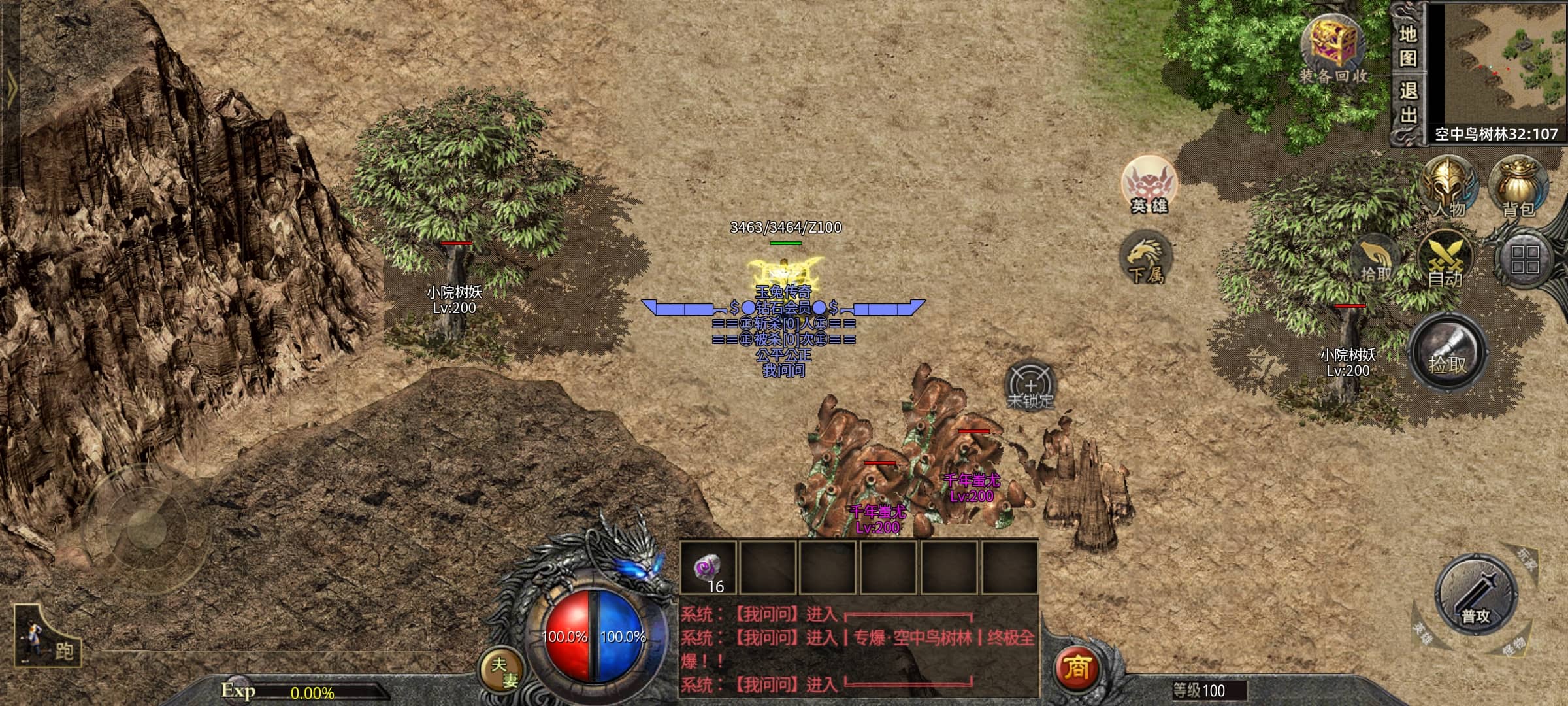Tap the 未锁定 target lock crosshair

(1030, 386)
